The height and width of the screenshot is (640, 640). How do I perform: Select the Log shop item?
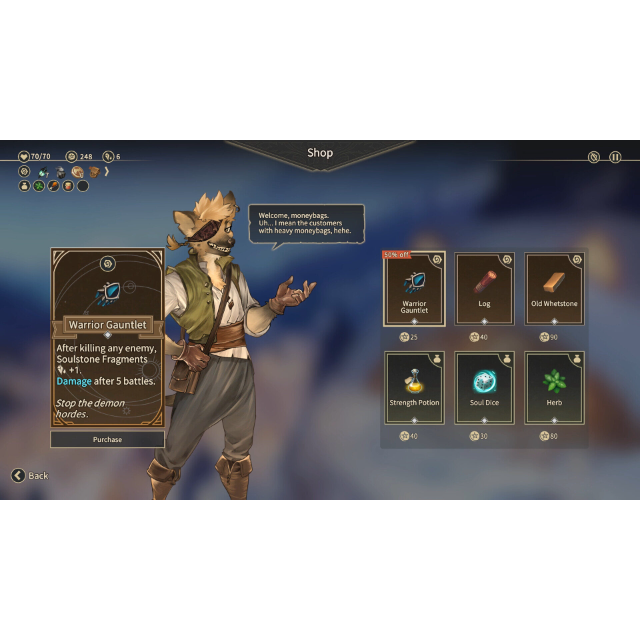click(x=484, y=289)
